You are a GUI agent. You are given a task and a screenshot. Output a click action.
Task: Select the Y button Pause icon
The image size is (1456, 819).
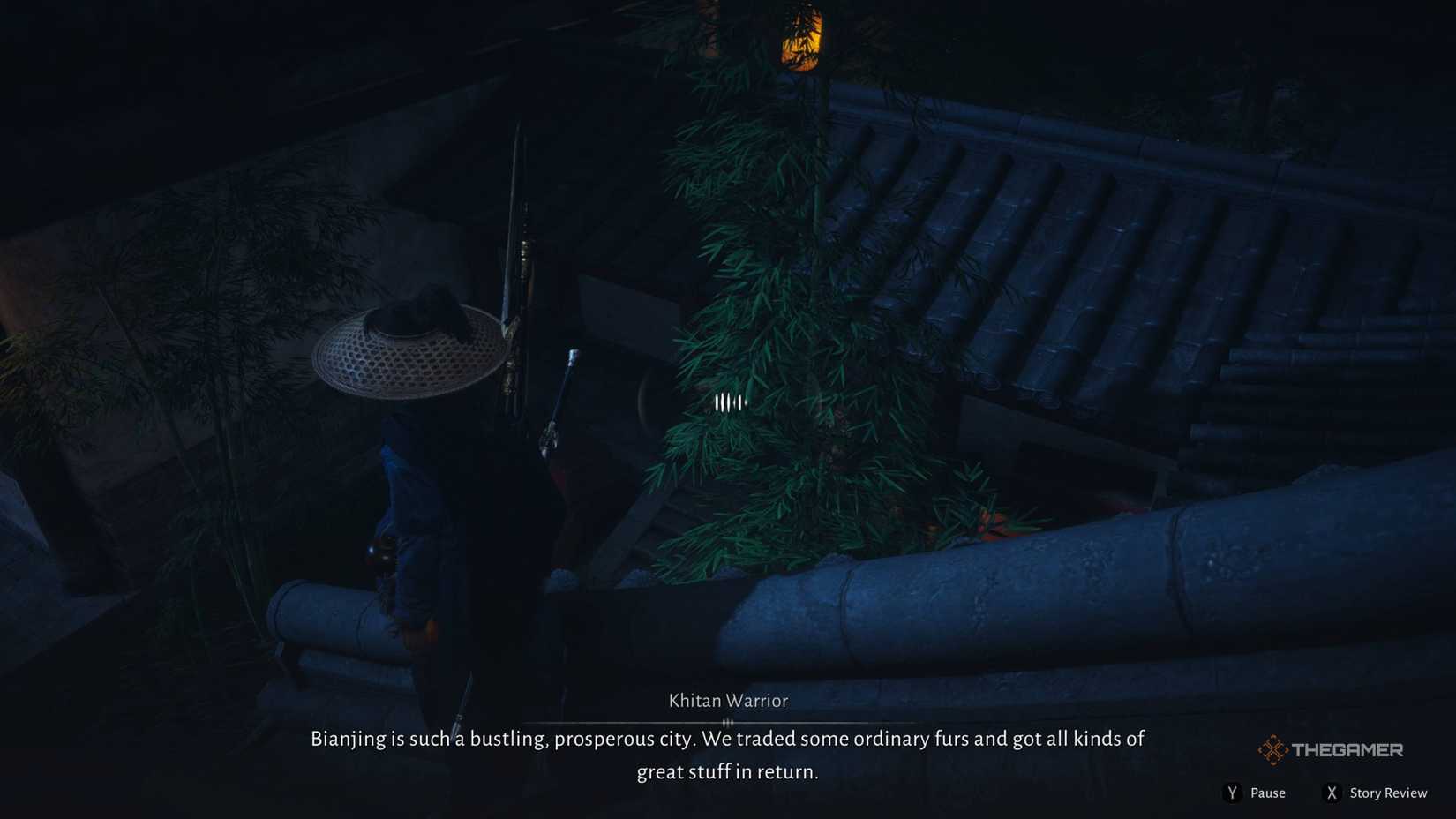click(x=1231, y=793)
